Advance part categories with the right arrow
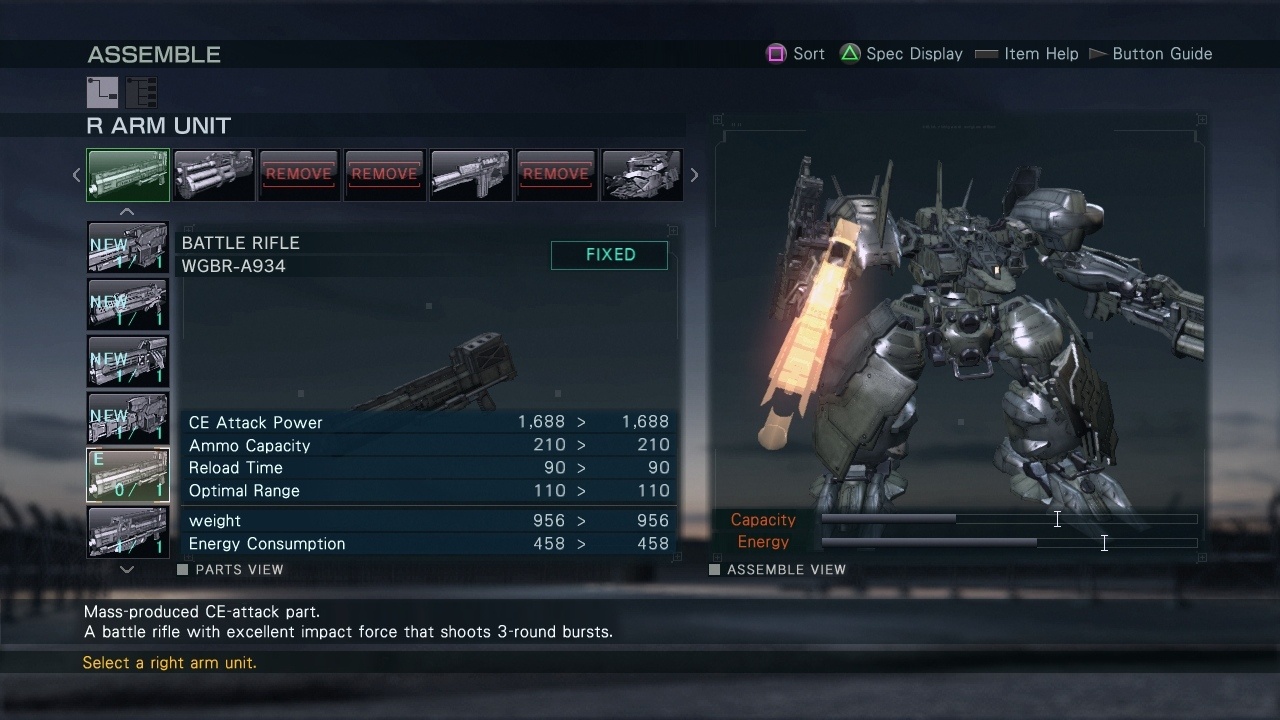The width and height of the screenshot is (1280, 720). [x=694, y=175]
